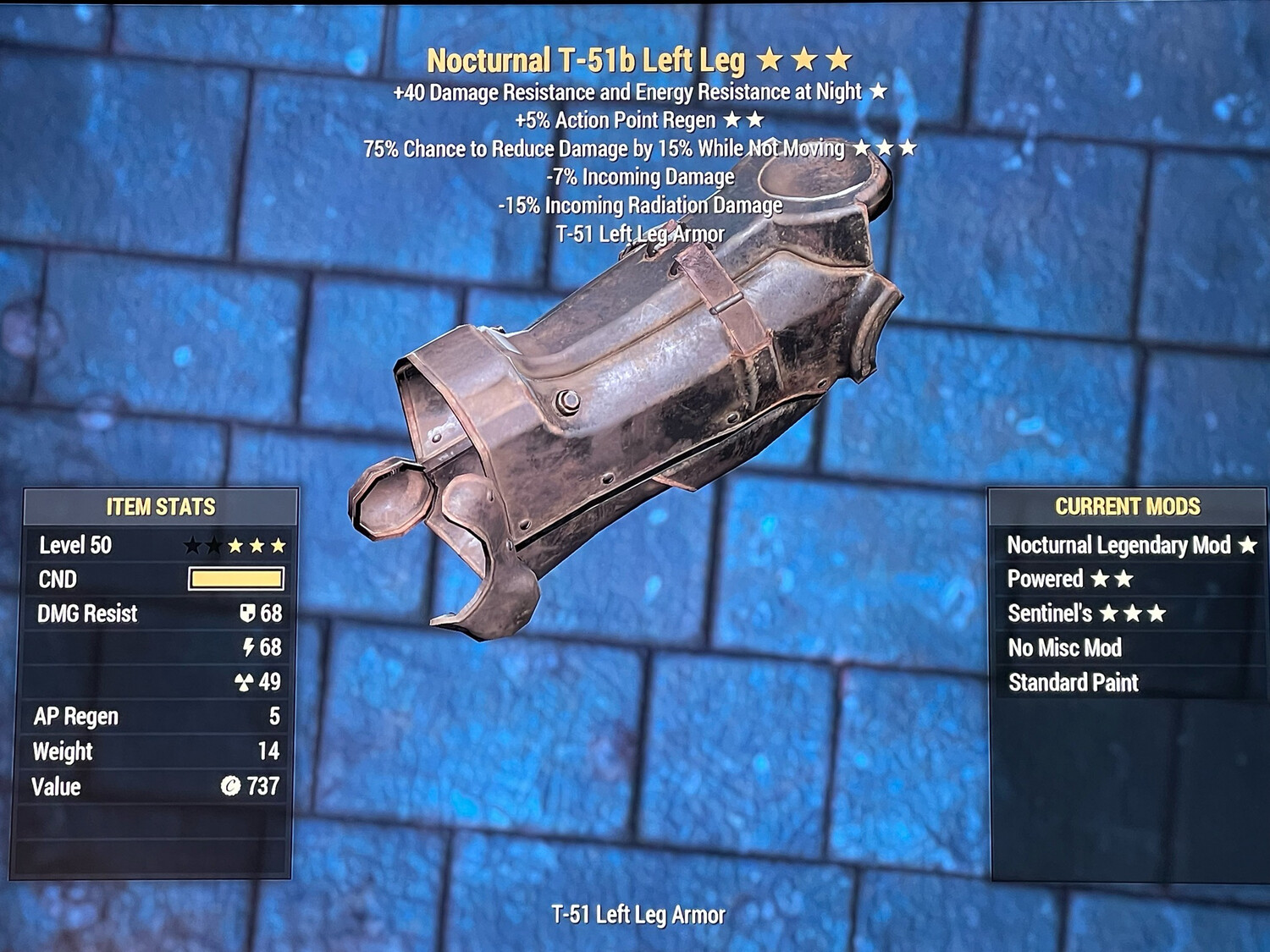Screen dimensions: 1270x952
Task: Select the third star beside Sentinel's mod
Action: [1158, 614]
